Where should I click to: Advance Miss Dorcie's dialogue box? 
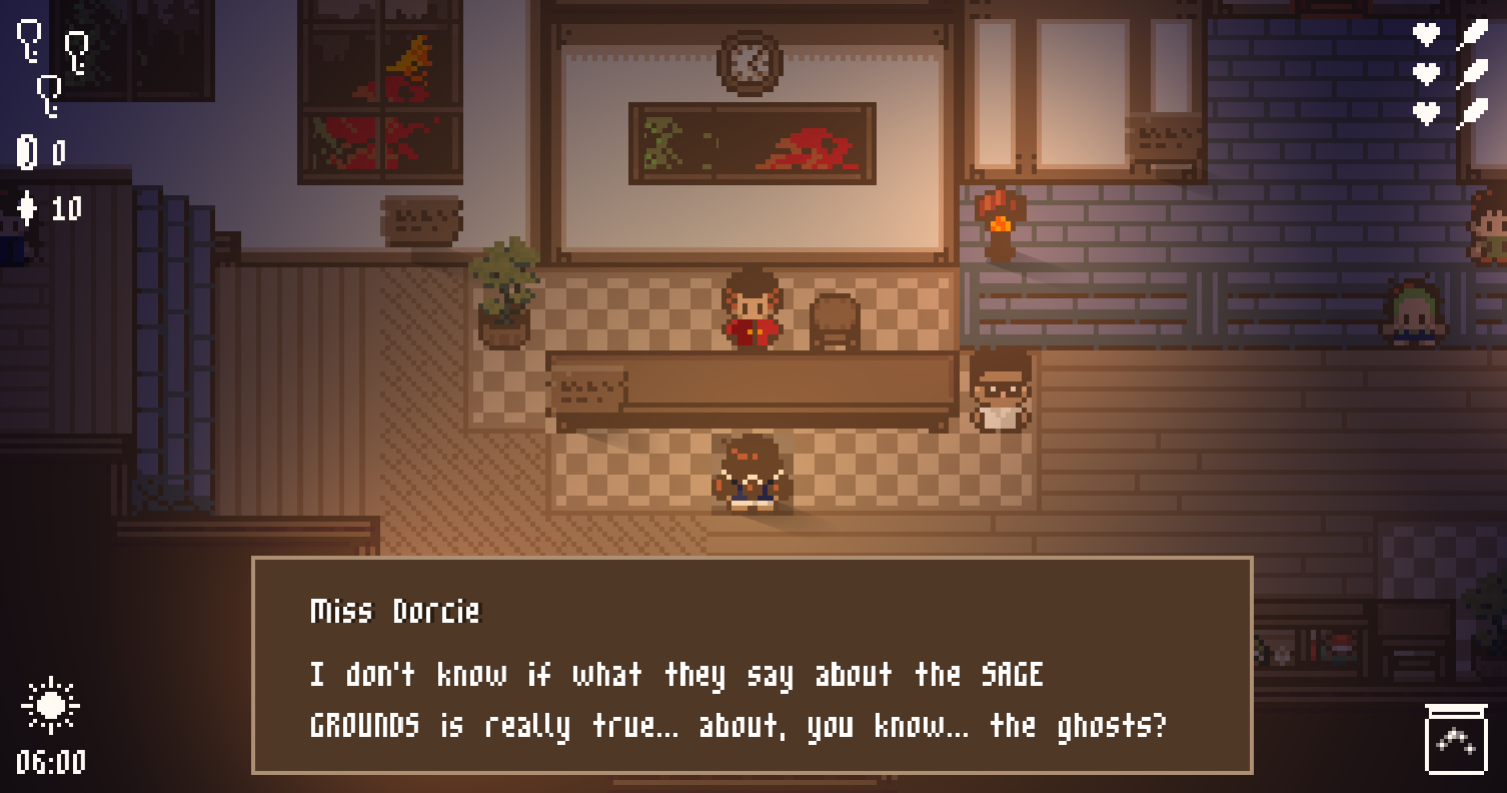point(751,665)
